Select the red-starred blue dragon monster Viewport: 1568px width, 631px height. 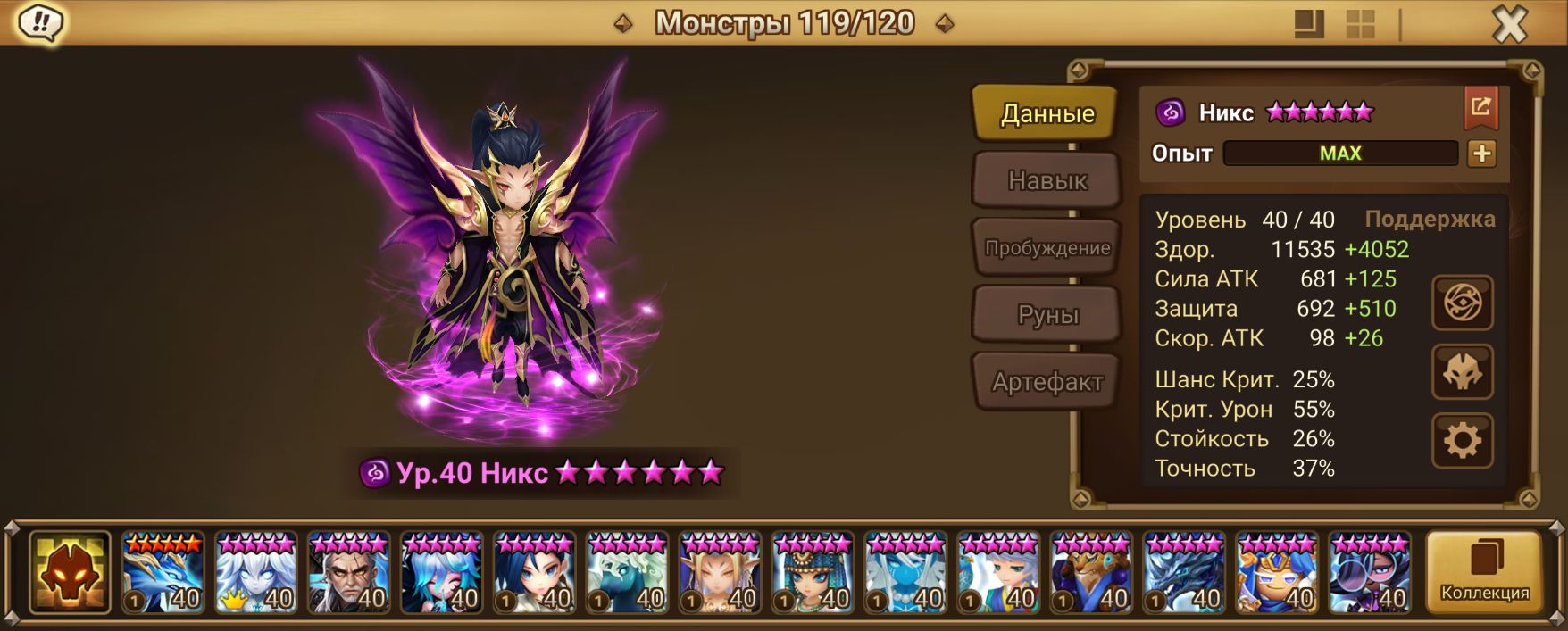point(163,573)
